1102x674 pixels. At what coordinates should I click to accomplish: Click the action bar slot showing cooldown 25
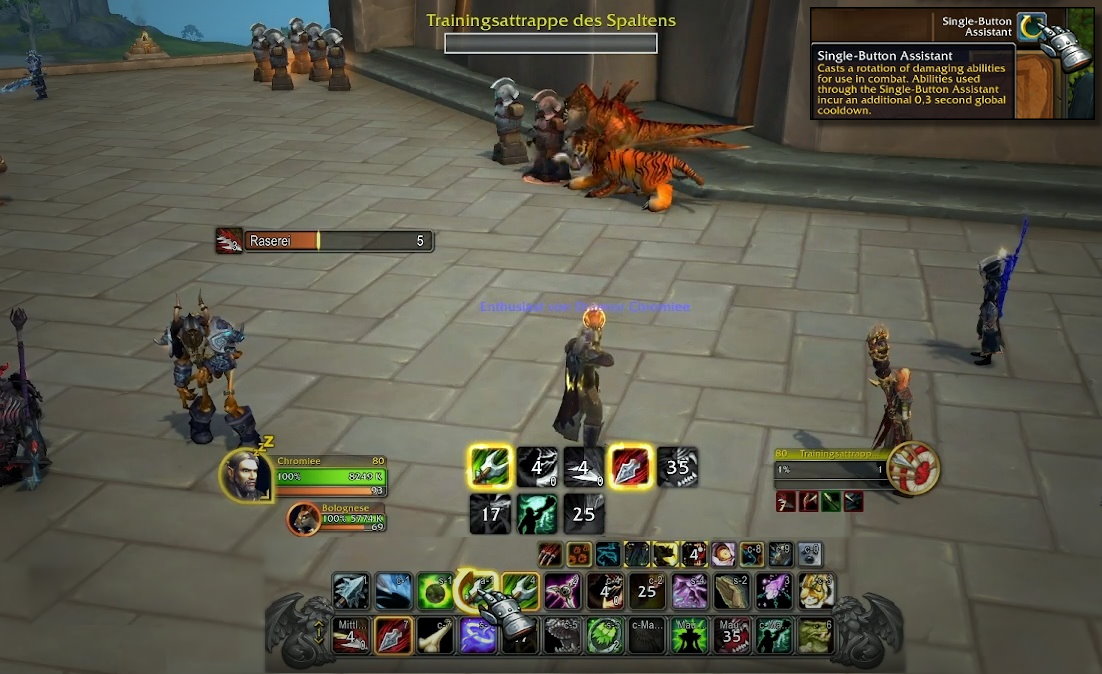647,591
